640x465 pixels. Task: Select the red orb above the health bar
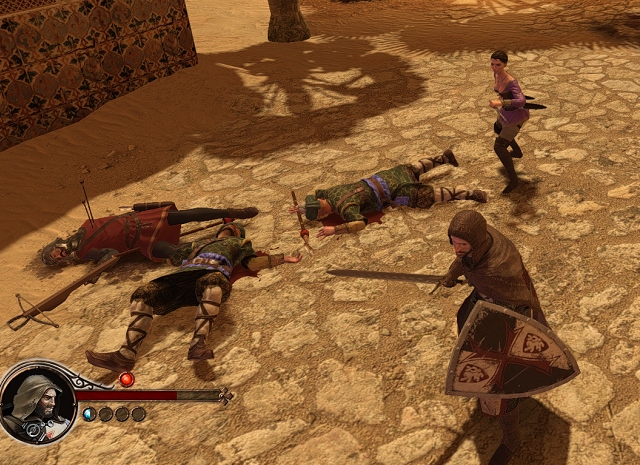pos(126,379)
